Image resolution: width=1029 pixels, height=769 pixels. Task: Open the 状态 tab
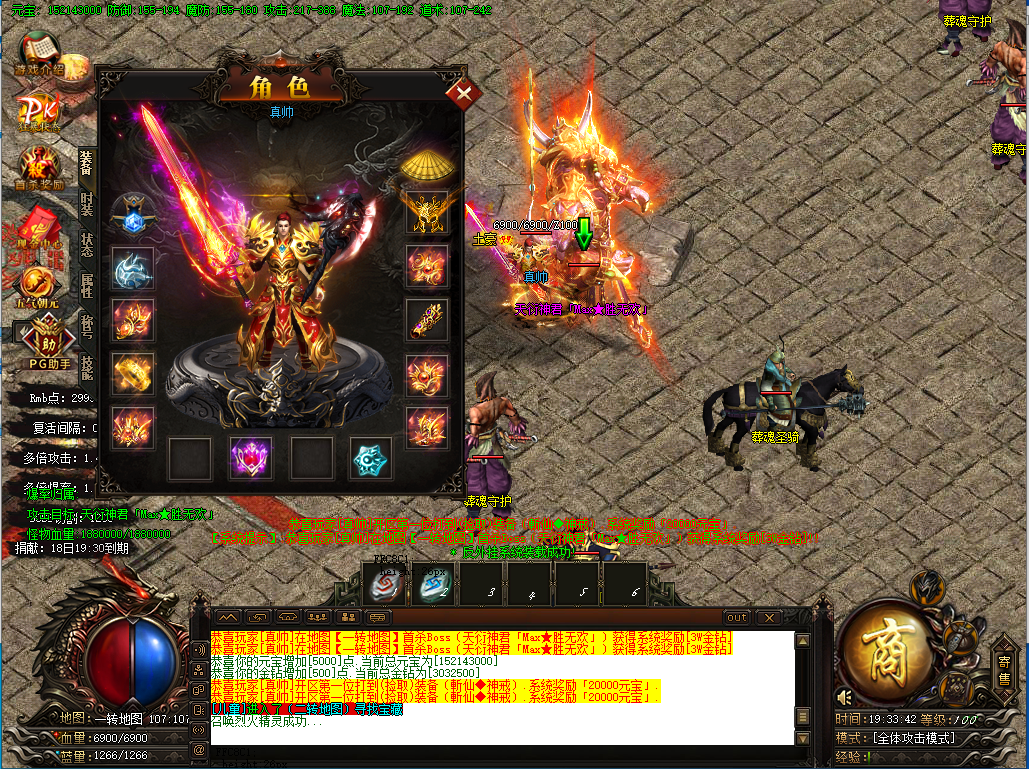coord(87,245)
